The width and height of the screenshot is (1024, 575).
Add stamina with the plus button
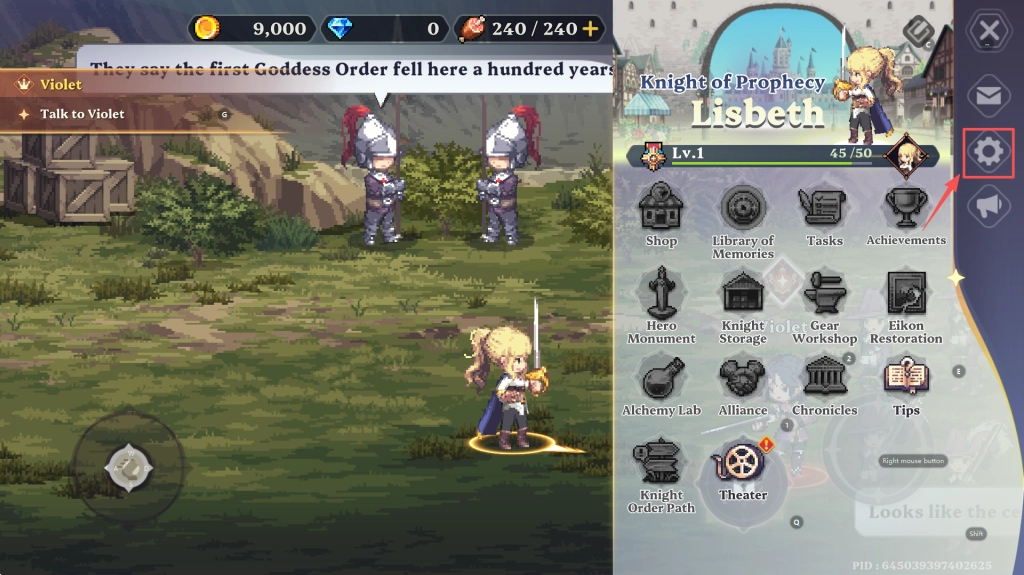pos(590,28)
